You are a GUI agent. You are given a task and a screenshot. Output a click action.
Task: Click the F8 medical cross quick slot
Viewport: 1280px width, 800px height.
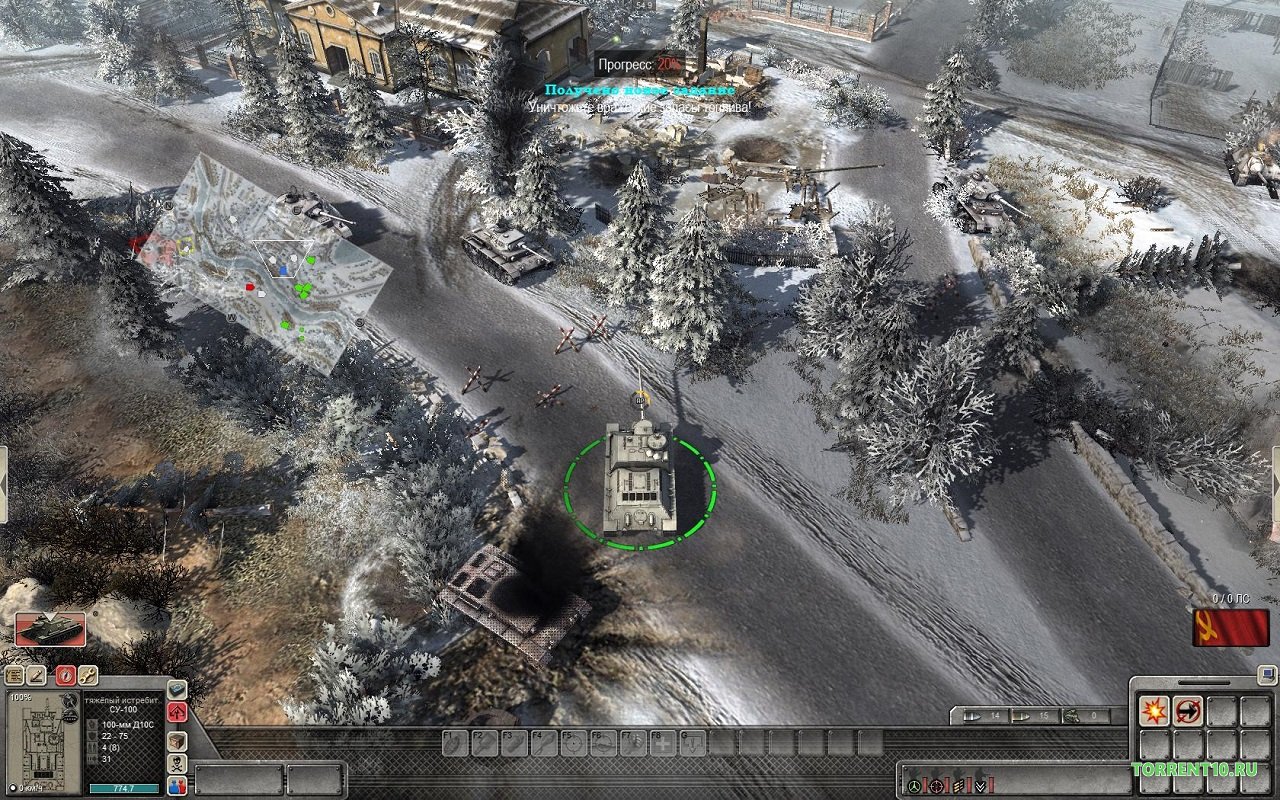662,742
